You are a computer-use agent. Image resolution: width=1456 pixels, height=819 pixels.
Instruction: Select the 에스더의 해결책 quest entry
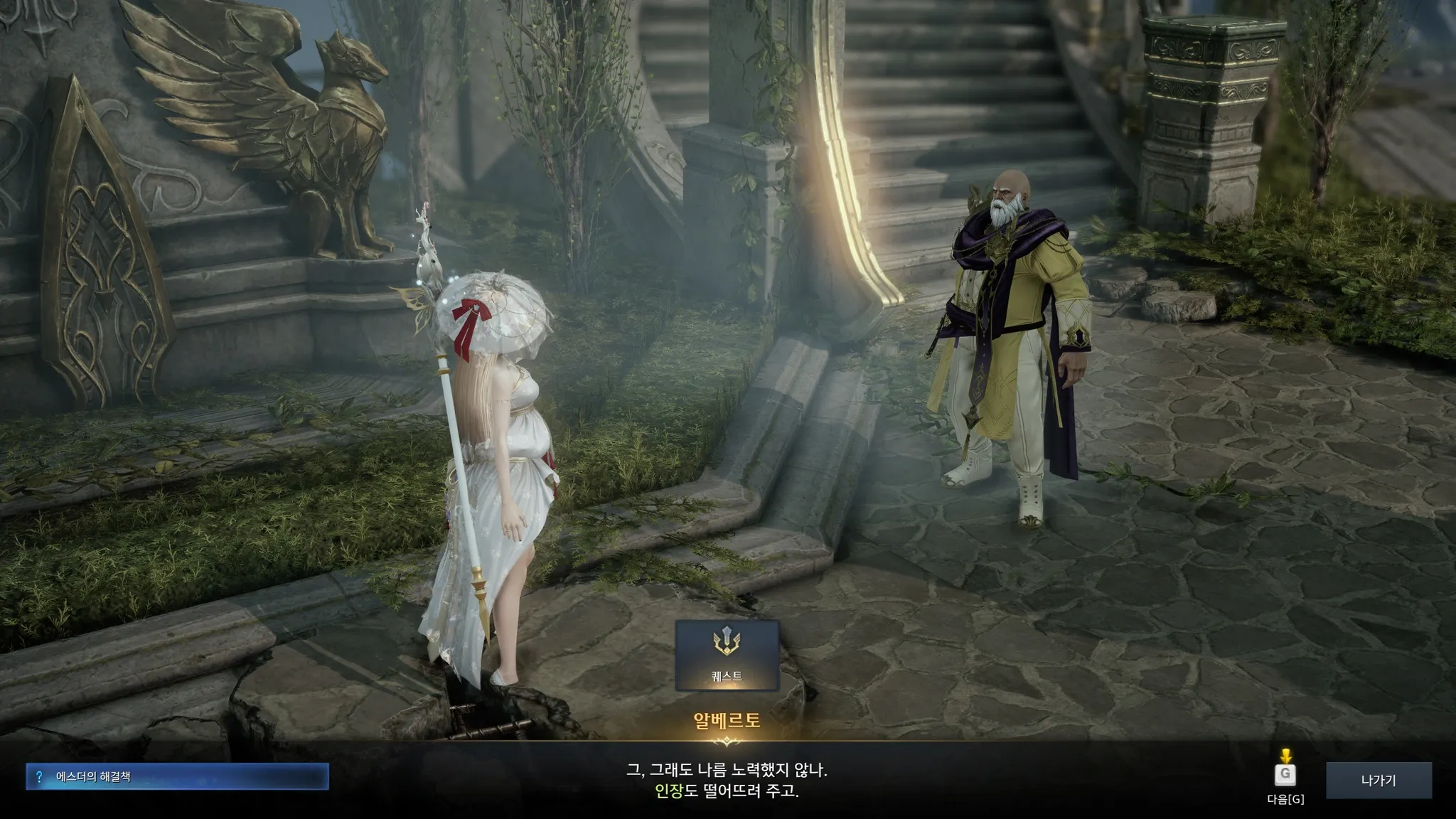(177, 776)
